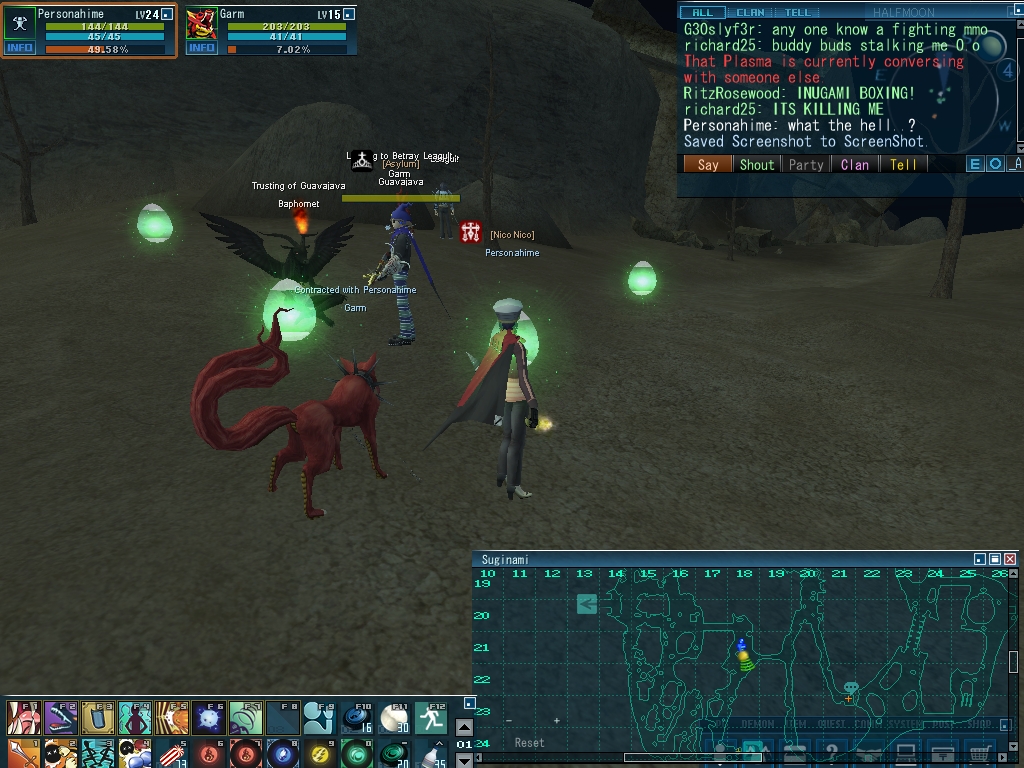
Task: Choose the Shout chat channel button
Action: [x=757, y=165]
